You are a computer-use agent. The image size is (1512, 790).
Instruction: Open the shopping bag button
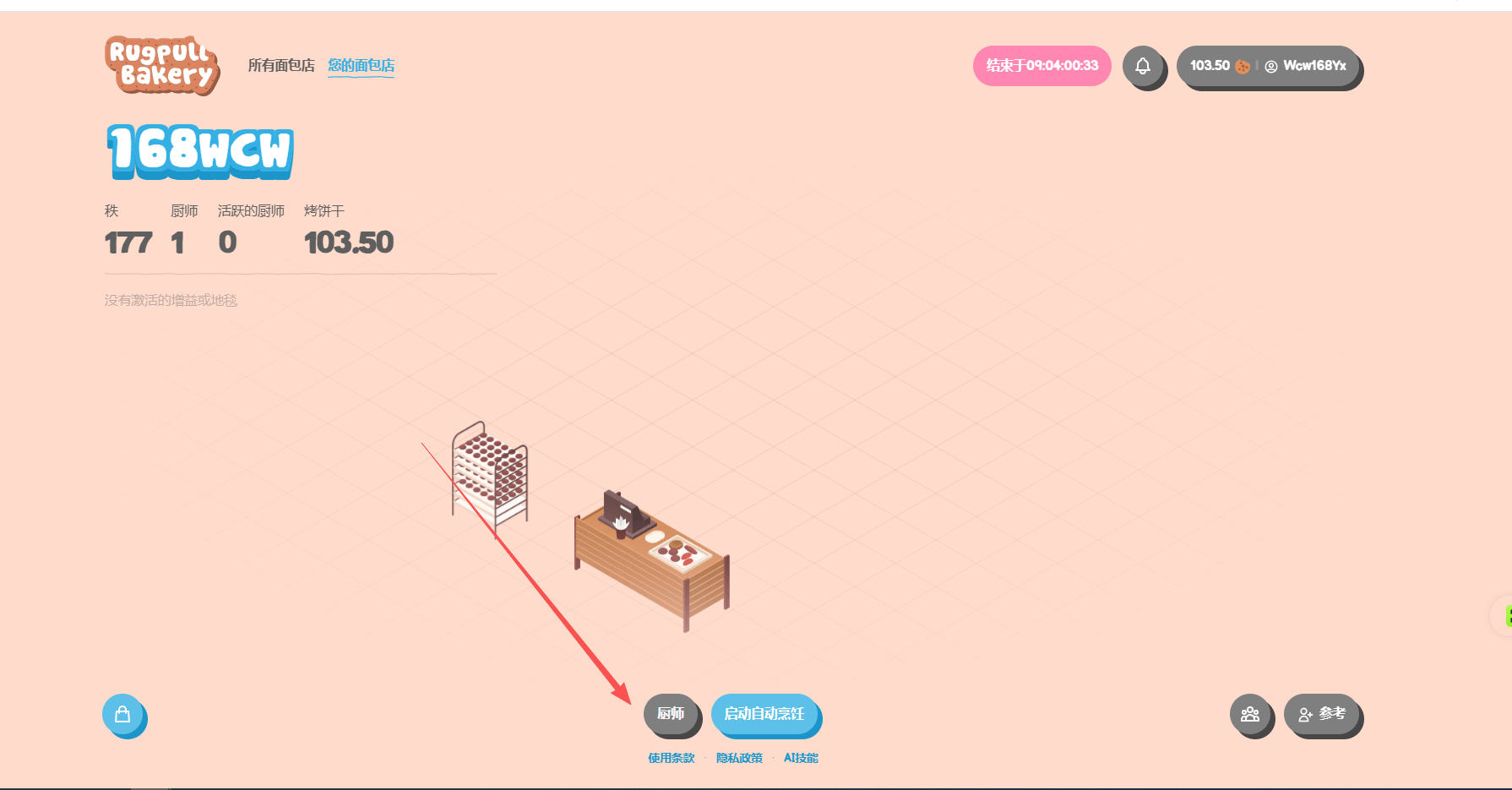point(123,715)
